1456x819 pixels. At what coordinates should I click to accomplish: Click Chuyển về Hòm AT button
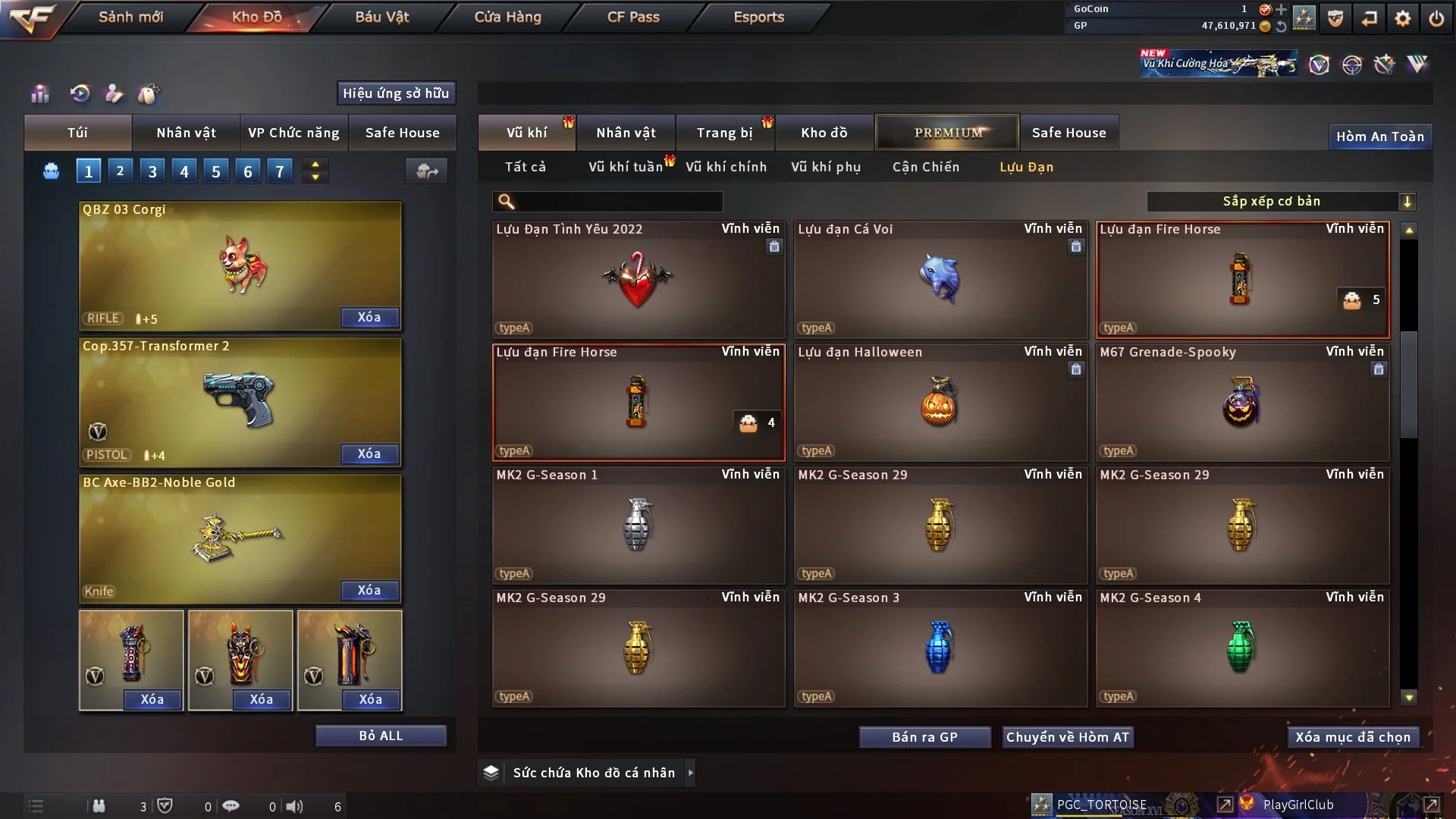coord(1067,737)
